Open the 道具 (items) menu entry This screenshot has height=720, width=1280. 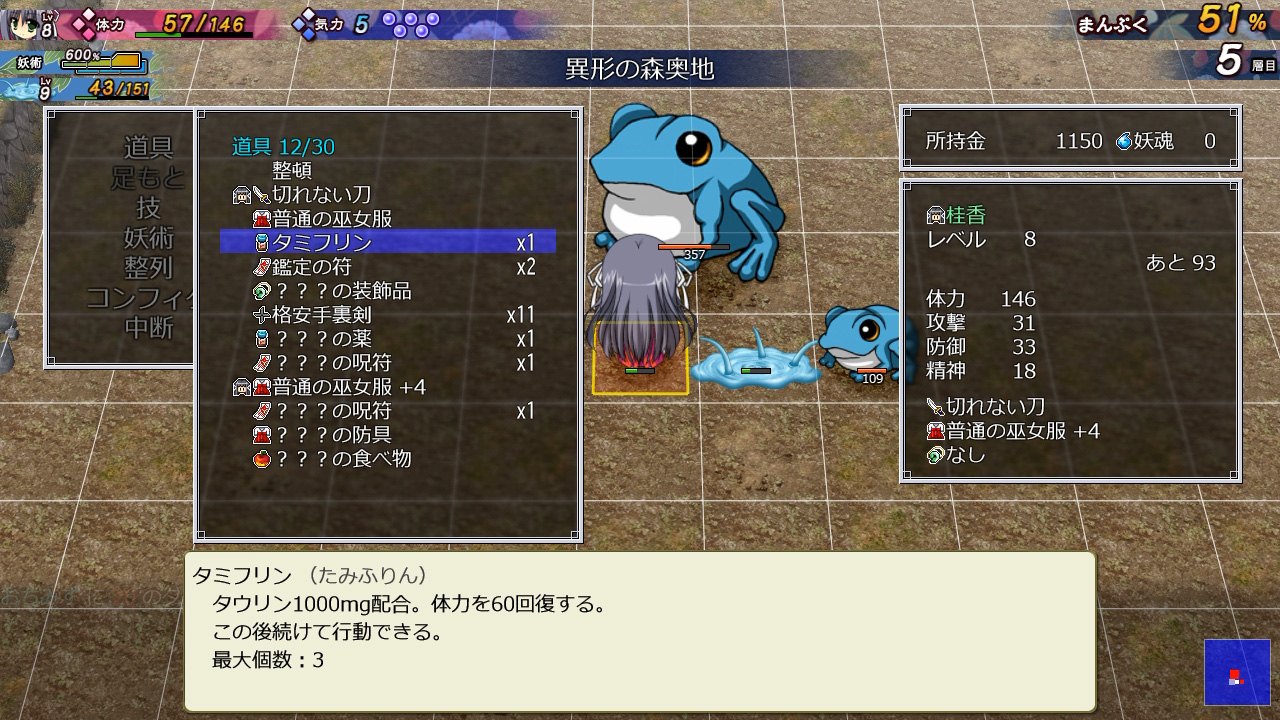(x=148, y=148)
